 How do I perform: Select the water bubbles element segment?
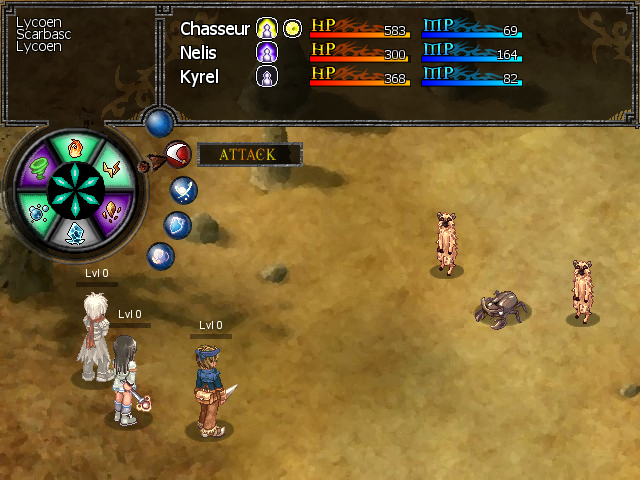39,211
